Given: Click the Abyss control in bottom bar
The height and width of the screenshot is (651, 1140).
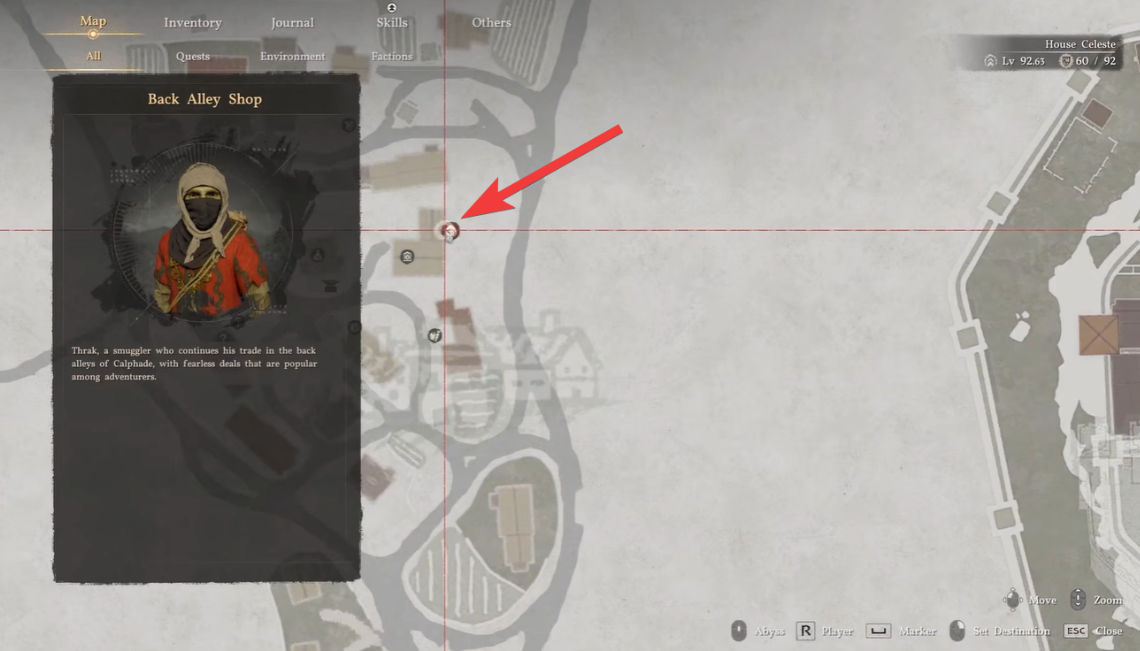Looking at the screenshot, I should [758, 631].
